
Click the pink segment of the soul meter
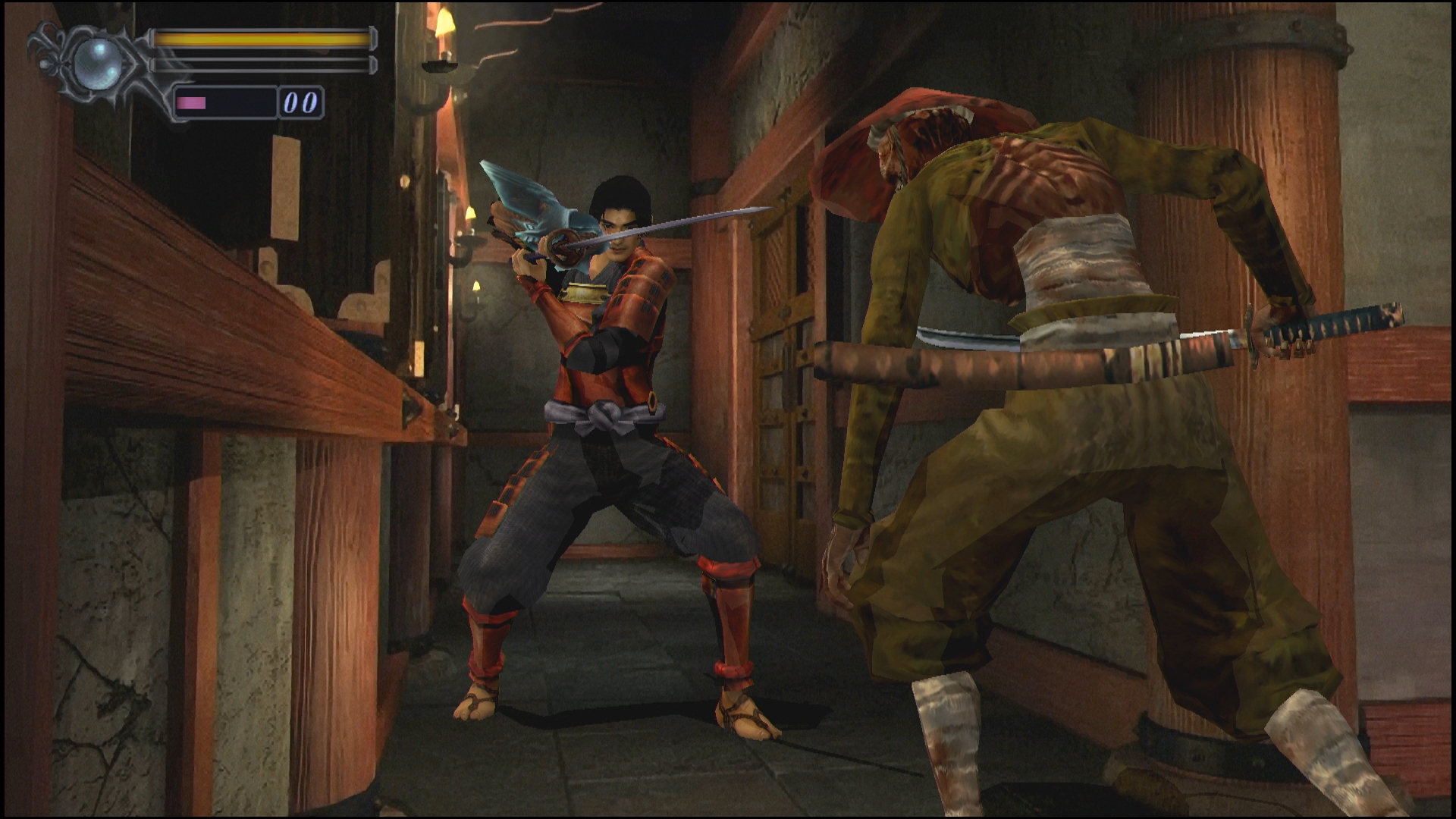pos(190,102)
